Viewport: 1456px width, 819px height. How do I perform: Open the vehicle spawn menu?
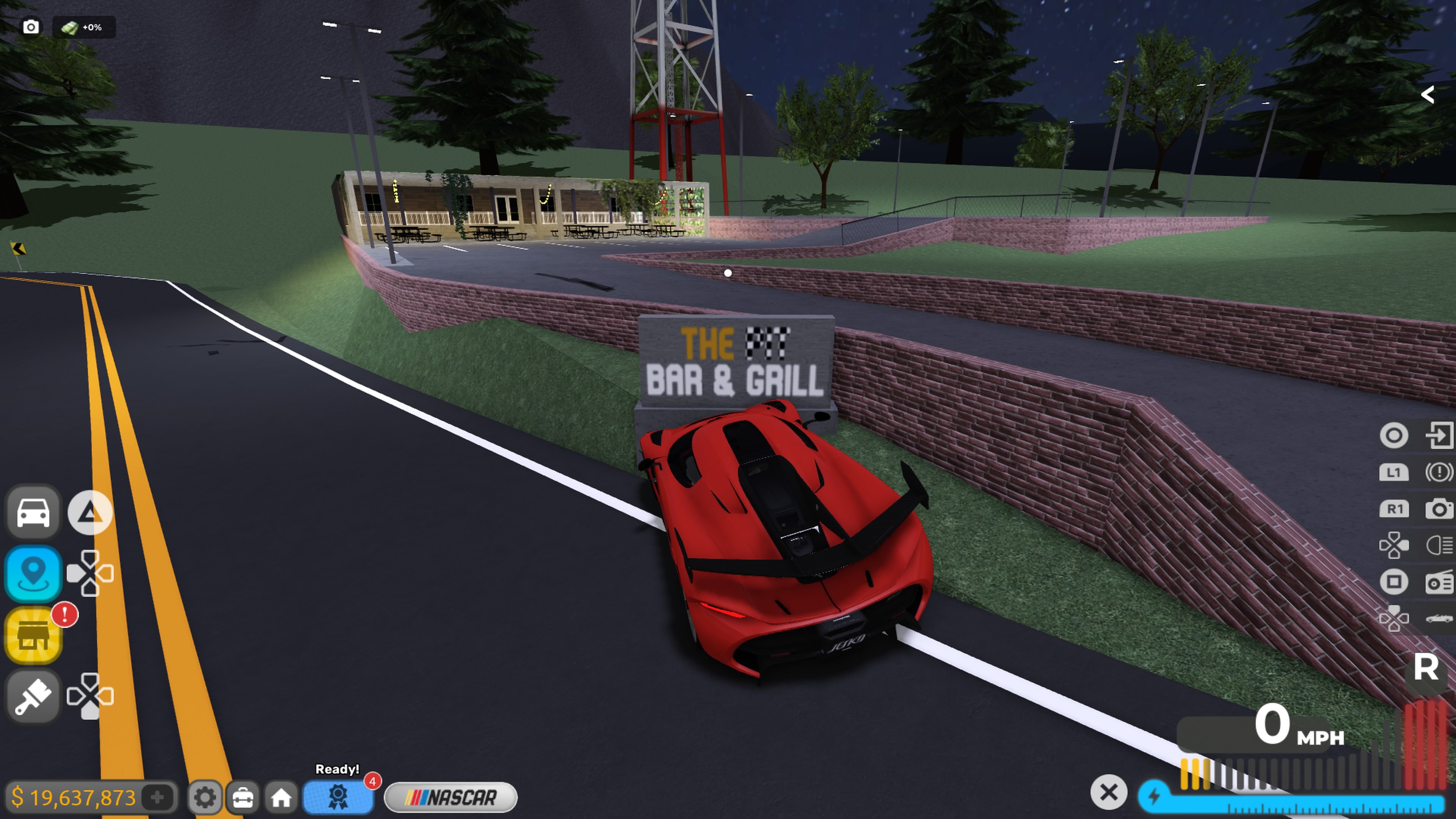click(x=33, y=512)
